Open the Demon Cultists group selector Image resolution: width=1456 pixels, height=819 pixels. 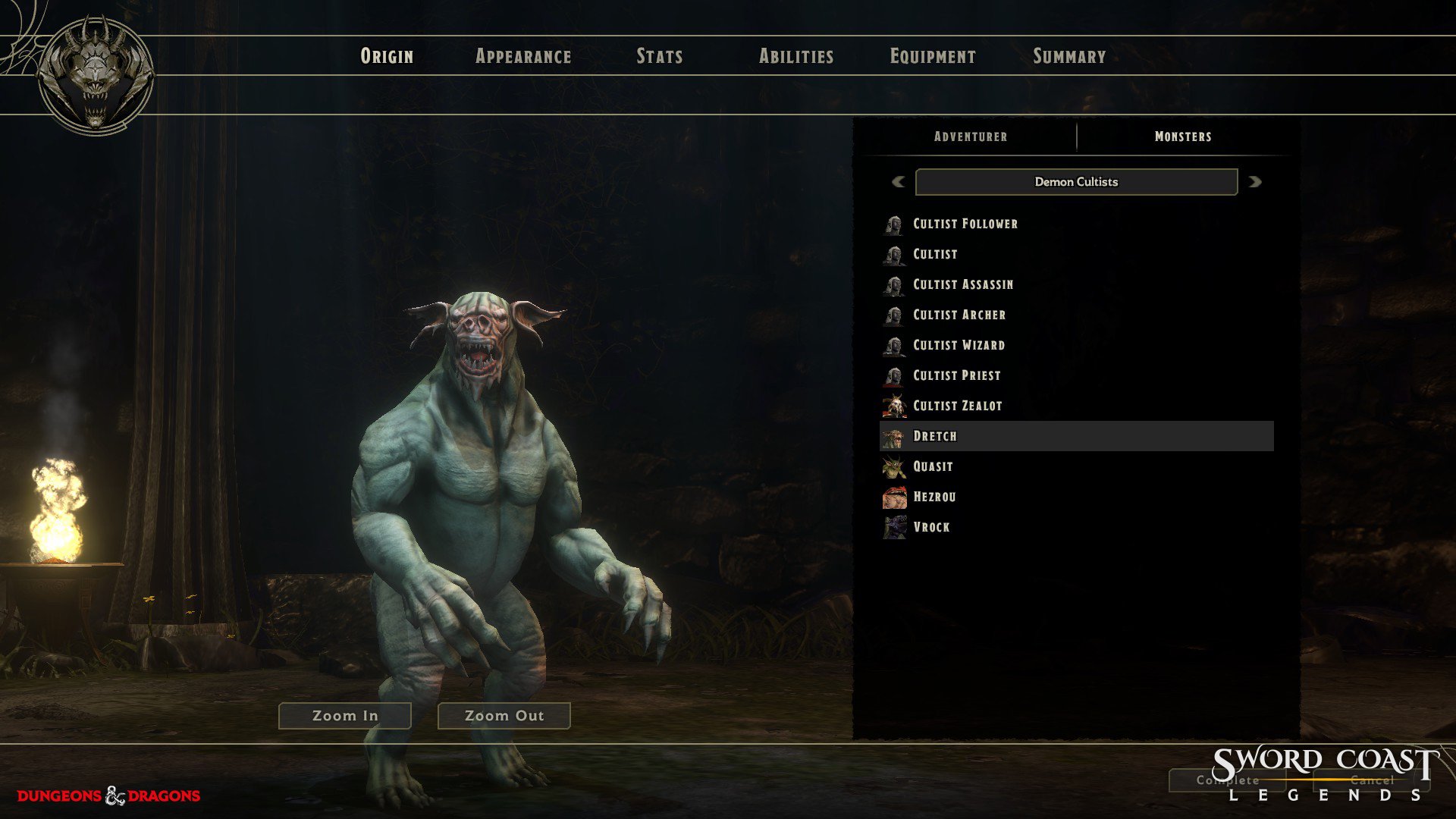1076,182
